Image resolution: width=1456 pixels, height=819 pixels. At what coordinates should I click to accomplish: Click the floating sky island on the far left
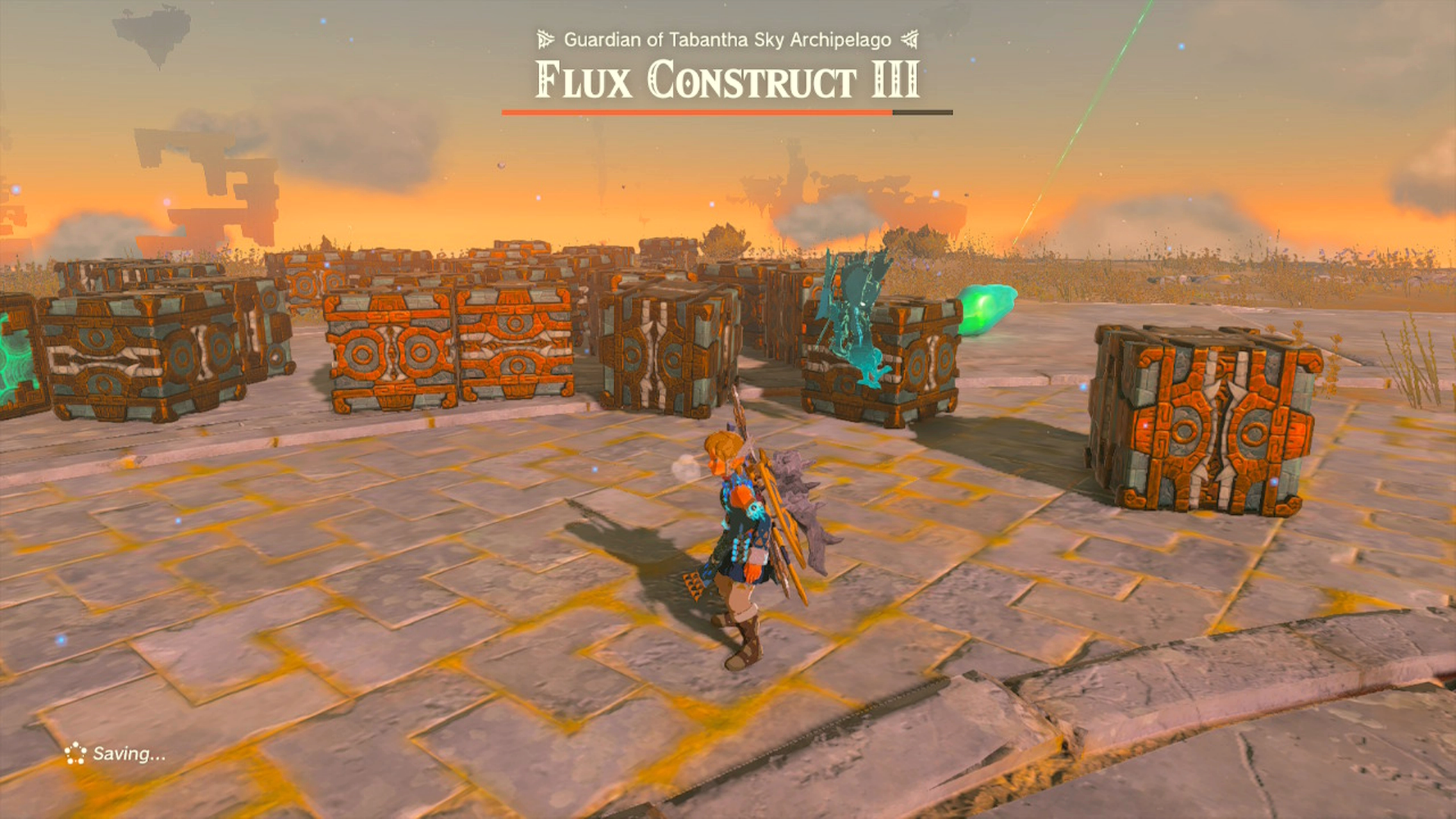pyautogui.click(x=152, y=30)
